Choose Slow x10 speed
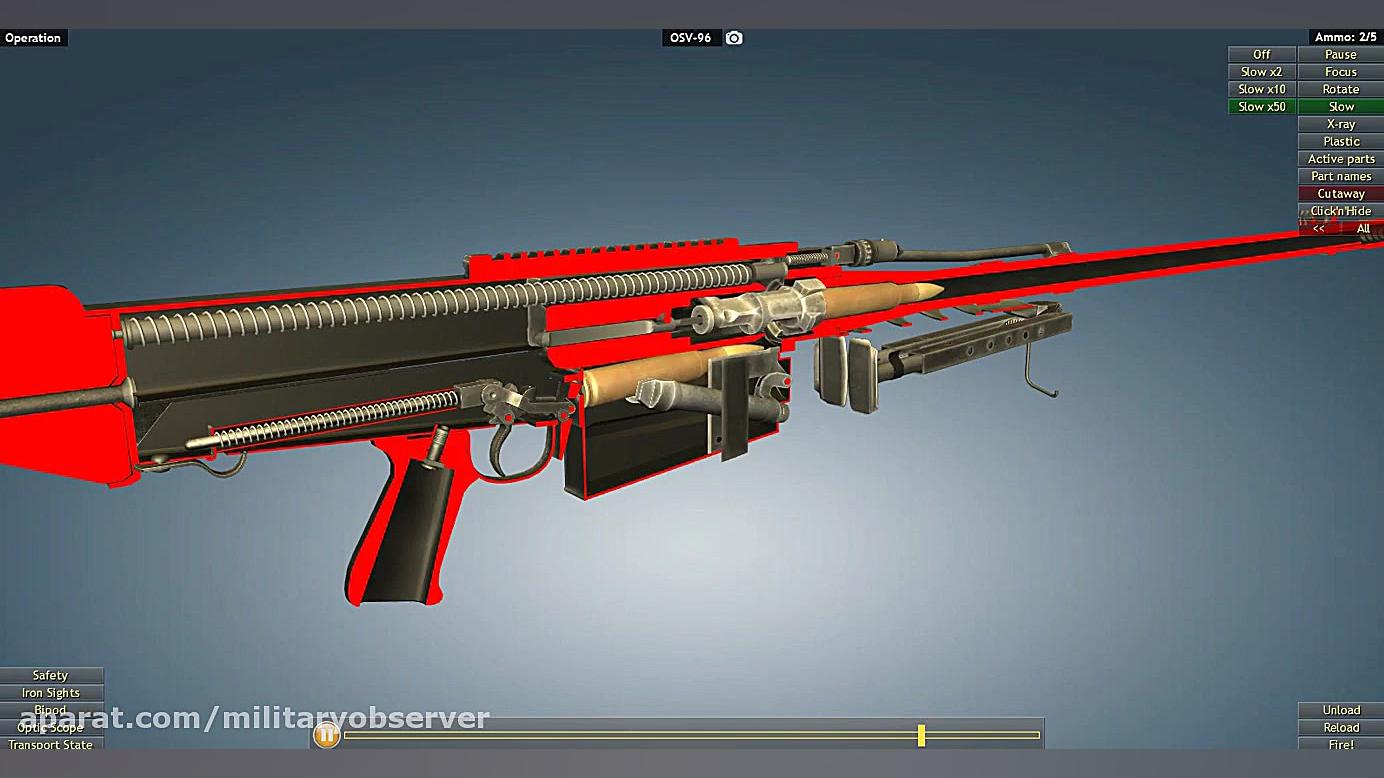 click(x=1262, y=89)
